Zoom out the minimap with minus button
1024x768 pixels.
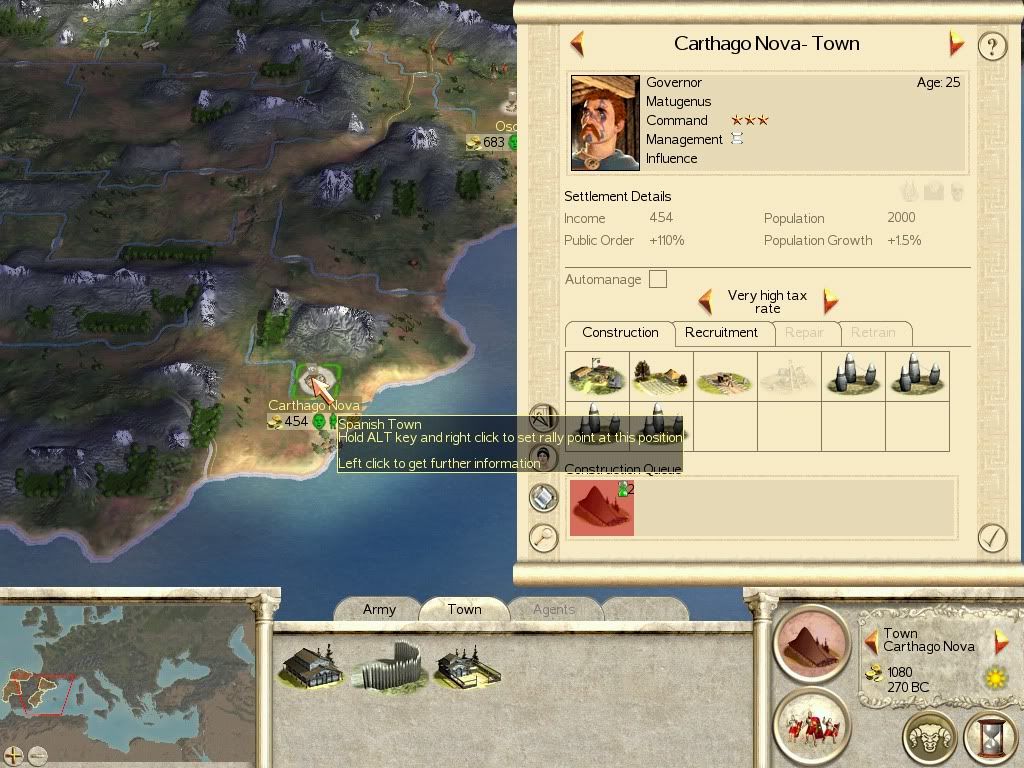click(x=38, y=756)
